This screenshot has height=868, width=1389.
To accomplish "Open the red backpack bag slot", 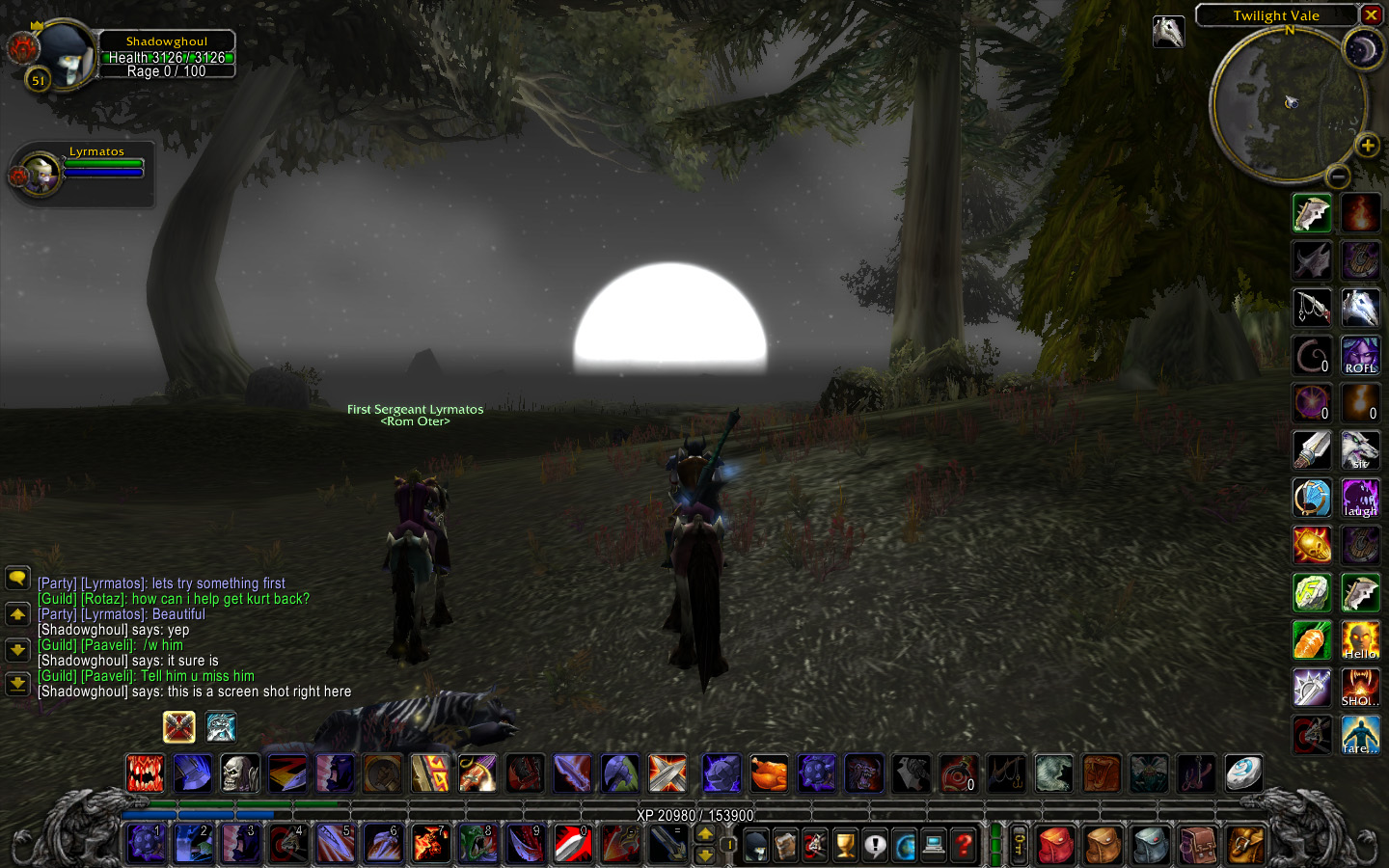I will click(1056, 846).
